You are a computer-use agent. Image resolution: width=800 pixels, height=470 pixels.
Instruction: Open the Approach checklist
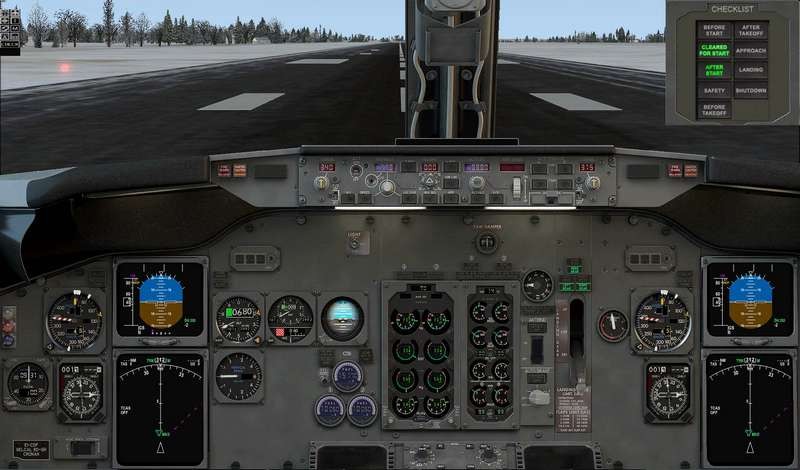751,50
